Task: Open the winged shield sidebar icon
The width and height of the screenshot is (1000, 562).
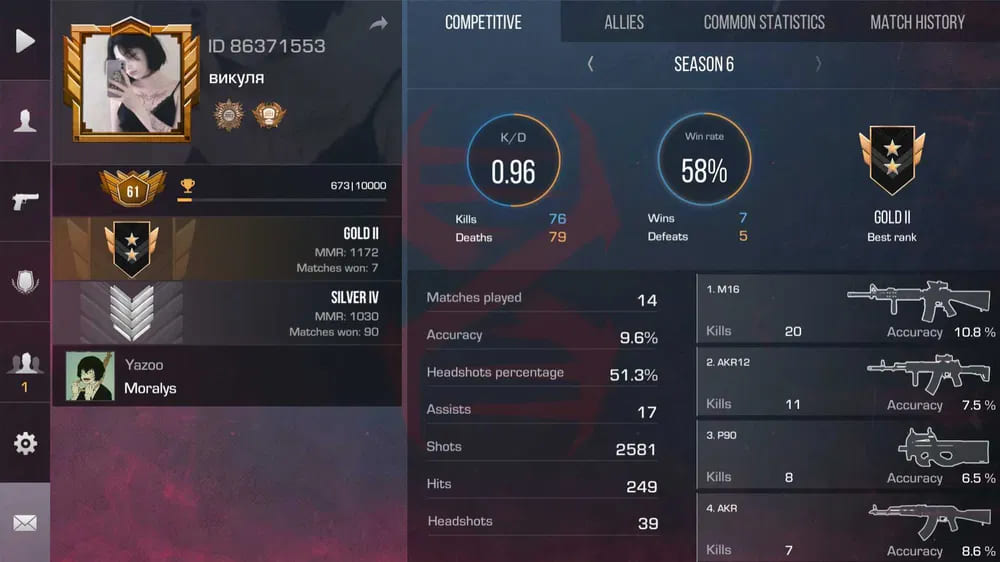Action: pyautogui.click(x=25, y=282)
